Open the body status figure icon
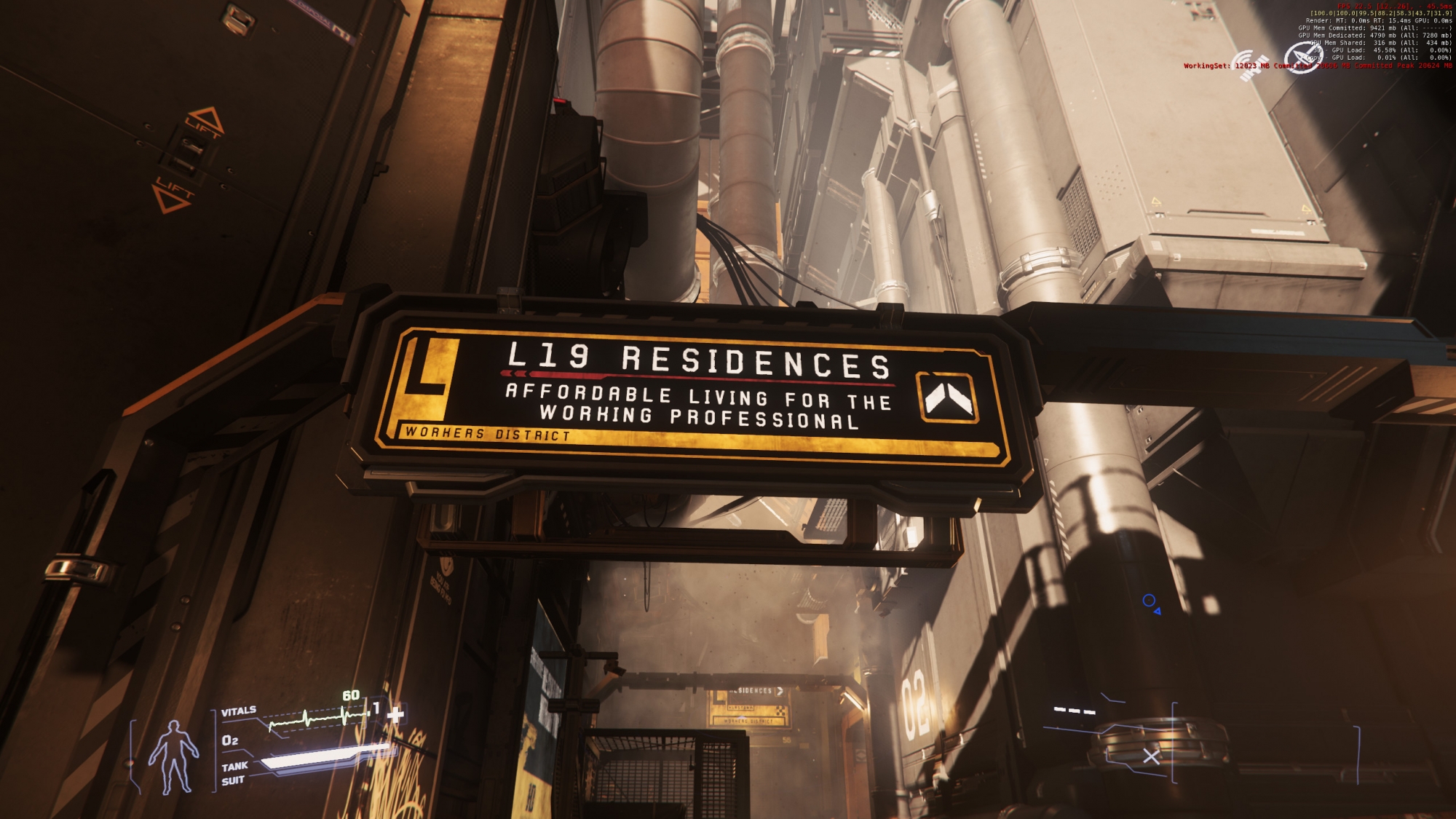 [173, 756]
